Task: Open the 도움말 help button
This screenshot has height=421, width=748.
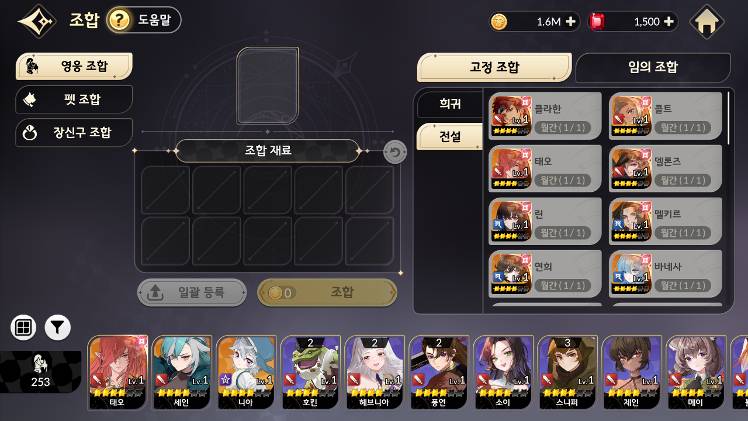Action: click(x=144, y=20)
